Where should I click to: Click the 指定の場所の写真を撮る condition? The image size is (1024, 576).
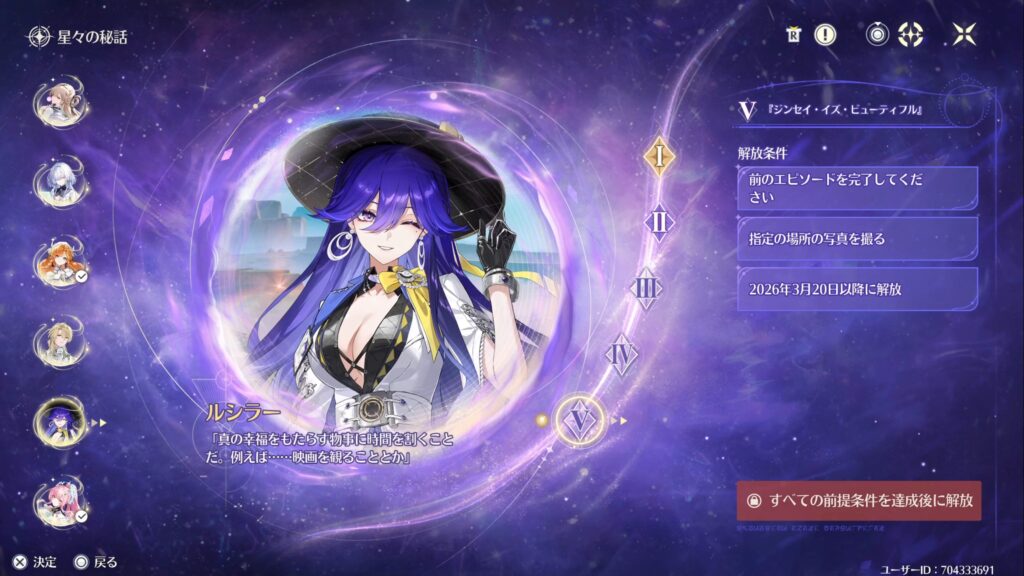[x=856, y=239]
